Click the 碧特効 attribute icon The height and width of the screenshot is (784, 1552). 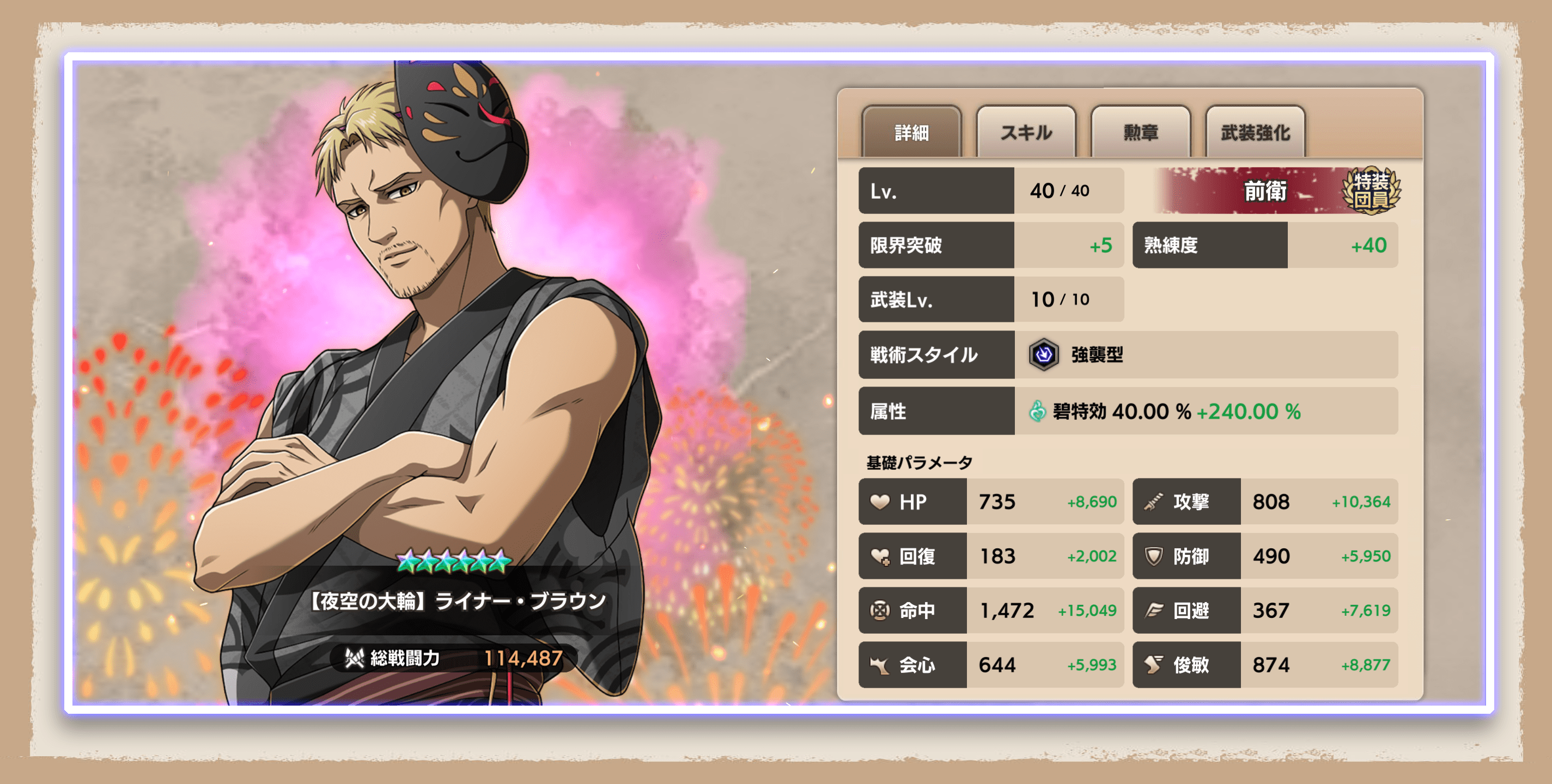click(1037, 411)
